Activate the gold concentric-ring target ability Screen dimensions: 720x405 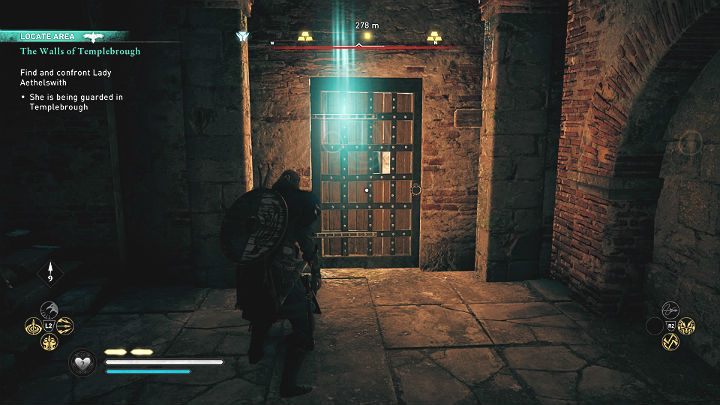(x=31, y=326)
